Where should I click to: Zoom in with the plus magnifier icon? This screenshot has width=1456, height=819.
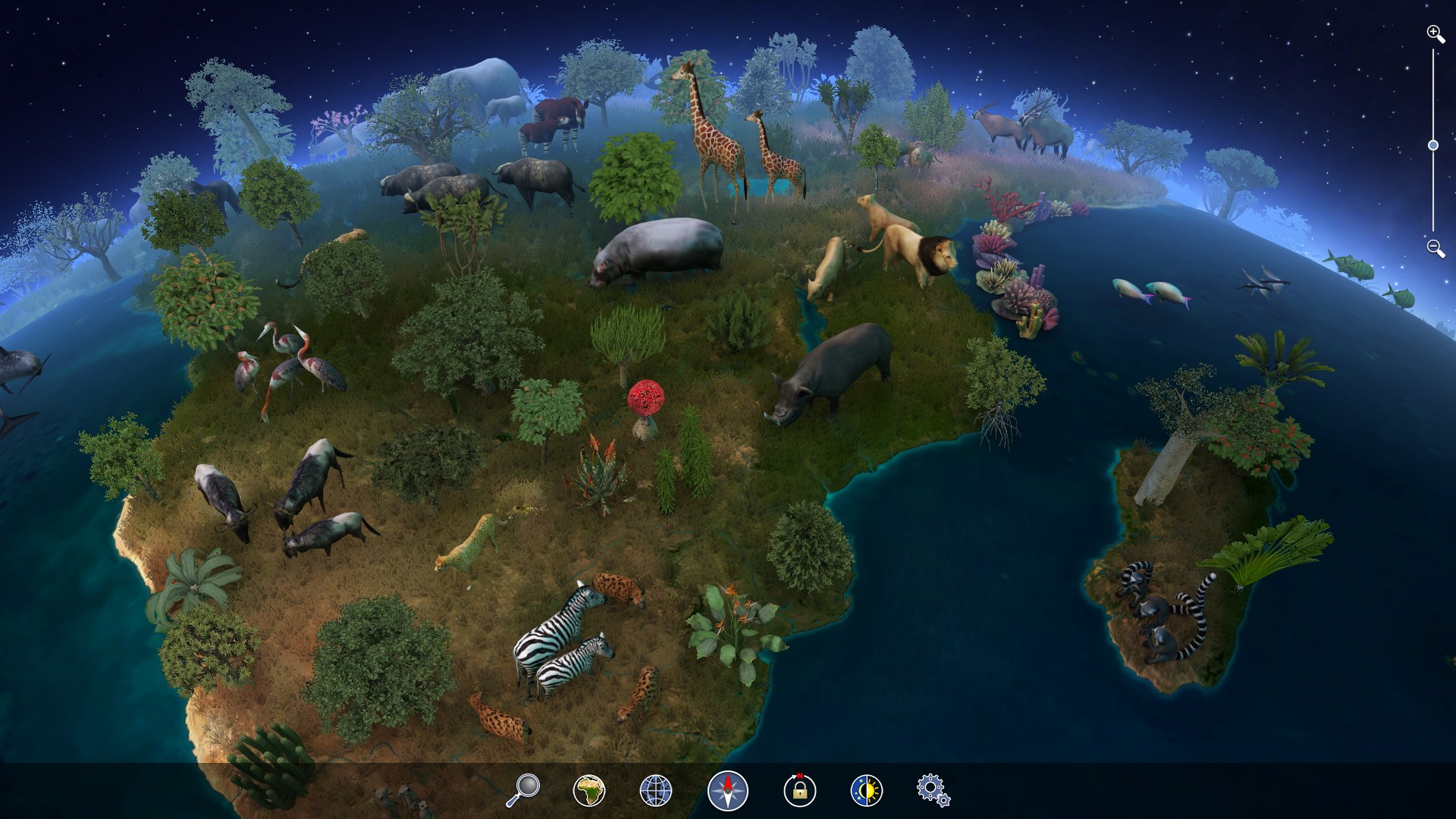click(x=1433, y=33)
